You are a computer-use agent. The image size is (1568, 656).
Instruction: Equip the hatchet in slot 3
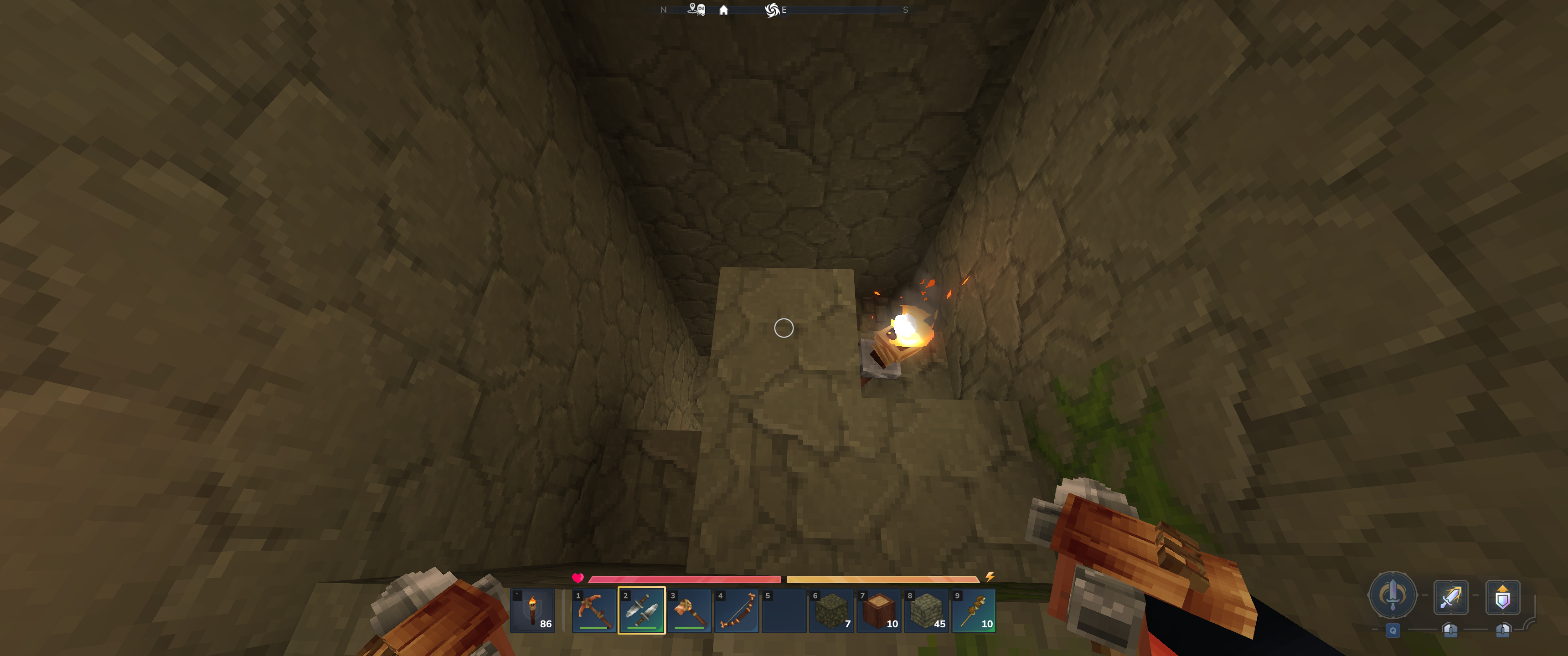[688, 610]
